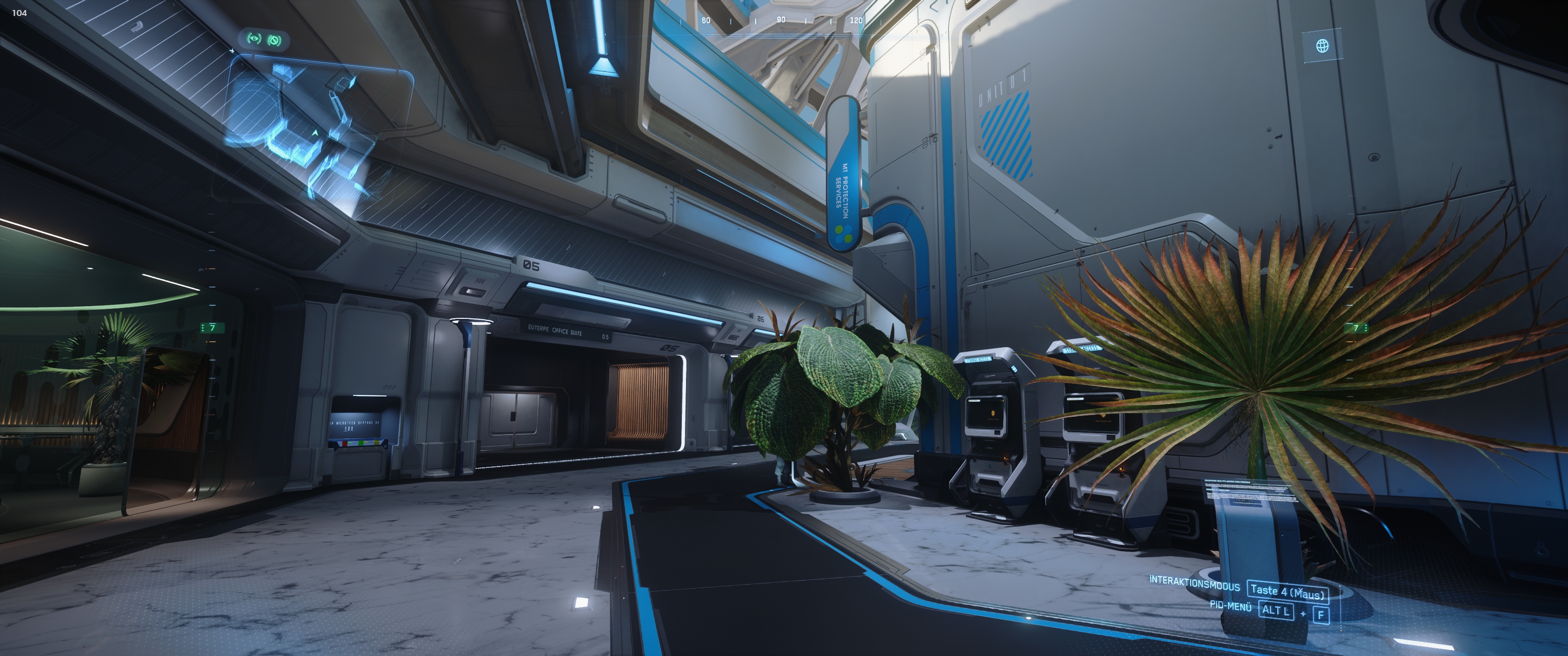Open the globe icon panel
Image resolution: width=1568 pixels, height=656 pixels.
pos(1322,46)
